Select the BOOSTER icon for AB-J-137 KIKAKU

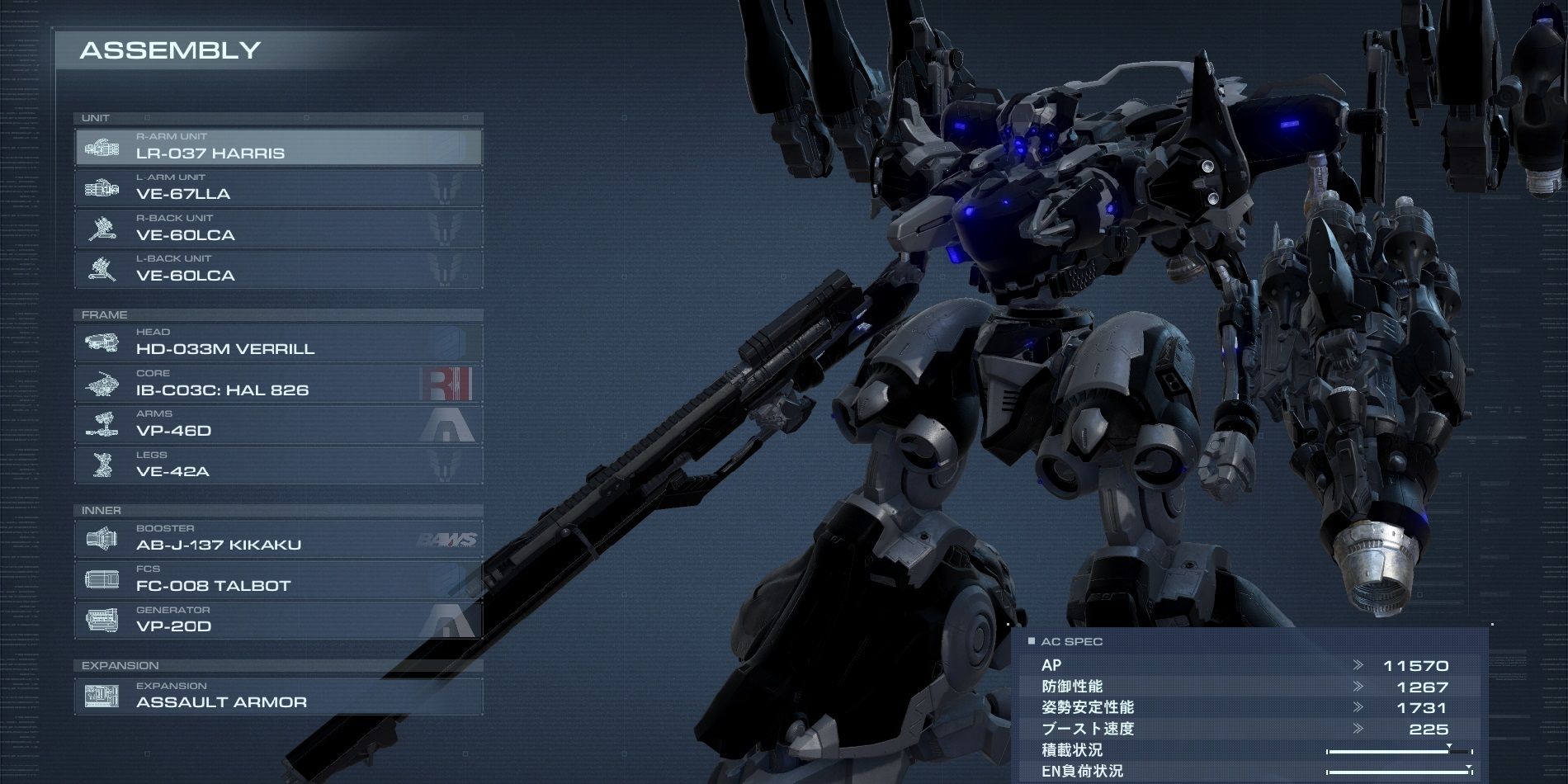pos(103,538)
